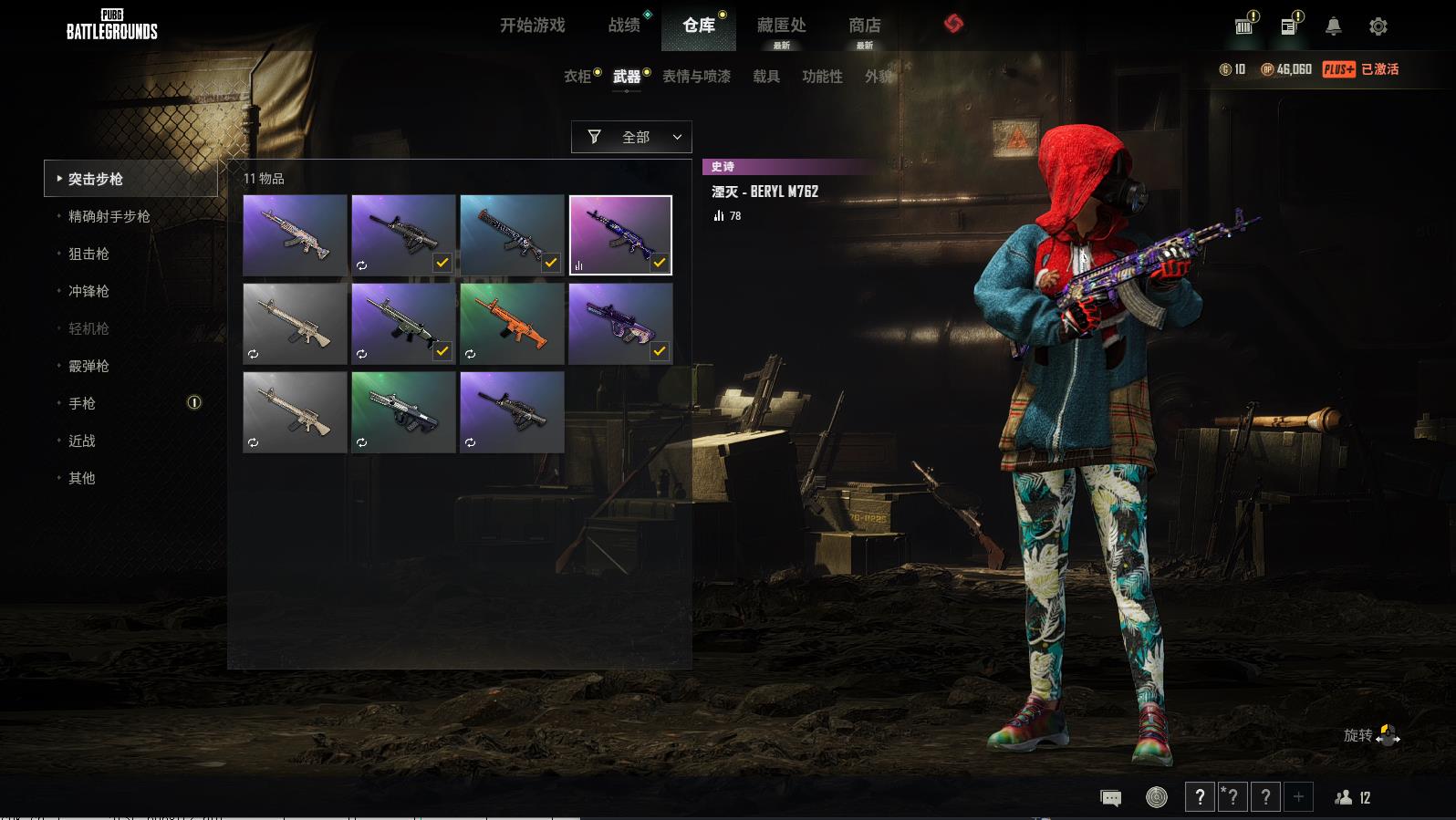The image size is (1456, 820).
Task: Click the plus icon to add a slot
Action: click(1297, 796)
